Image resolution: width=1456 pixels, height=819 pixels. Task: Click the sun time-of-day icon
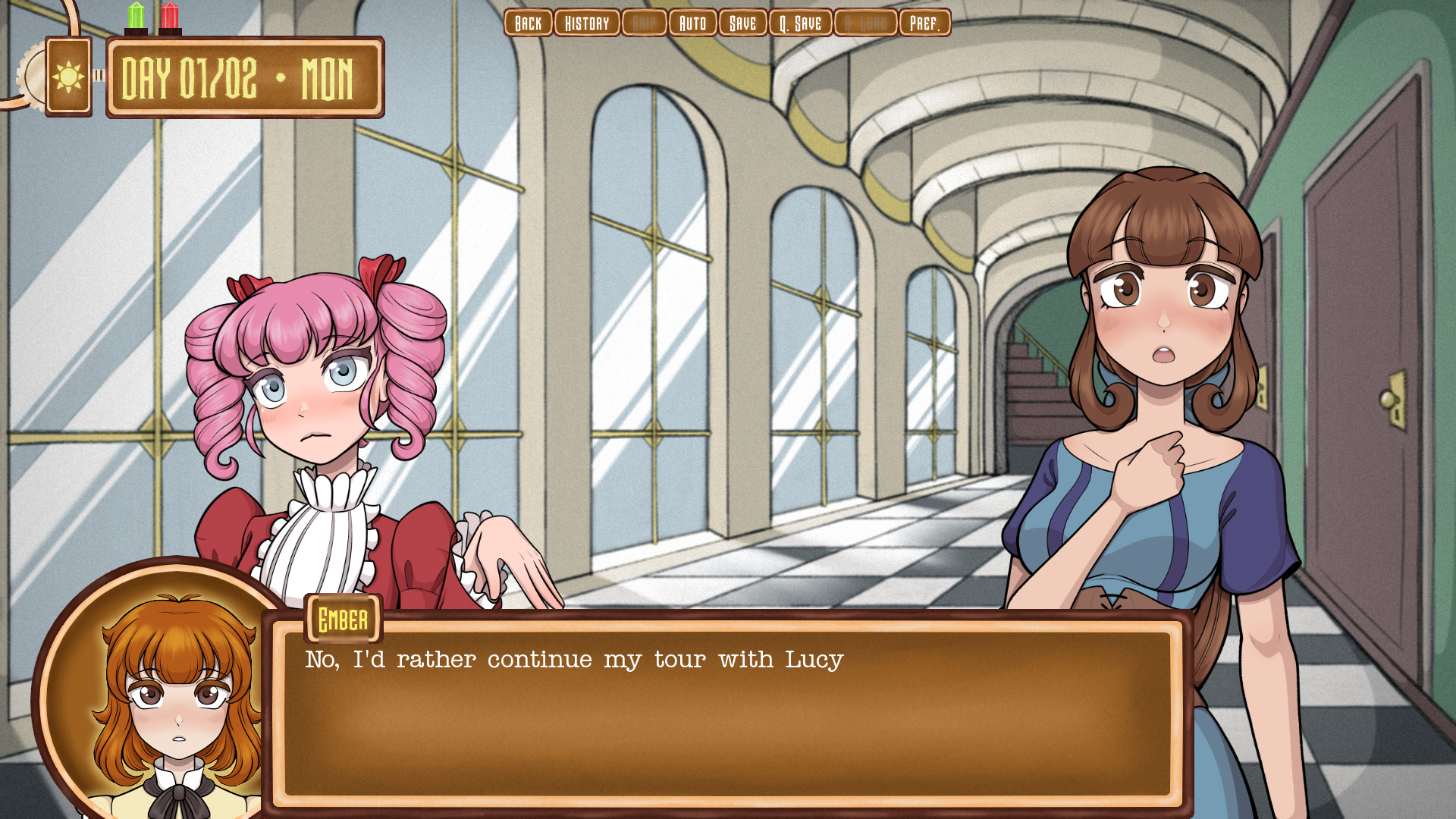(67, 76)
